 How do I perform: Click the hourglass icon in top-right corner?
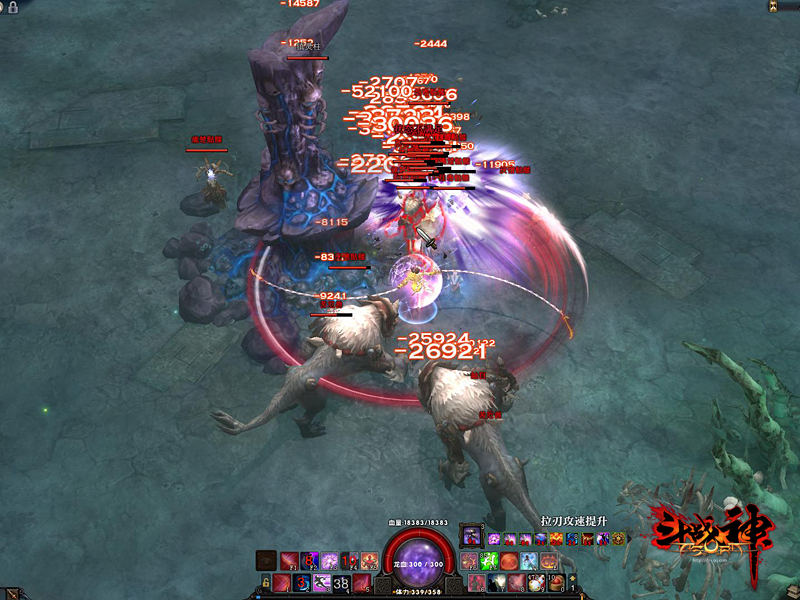coord(774,6)
